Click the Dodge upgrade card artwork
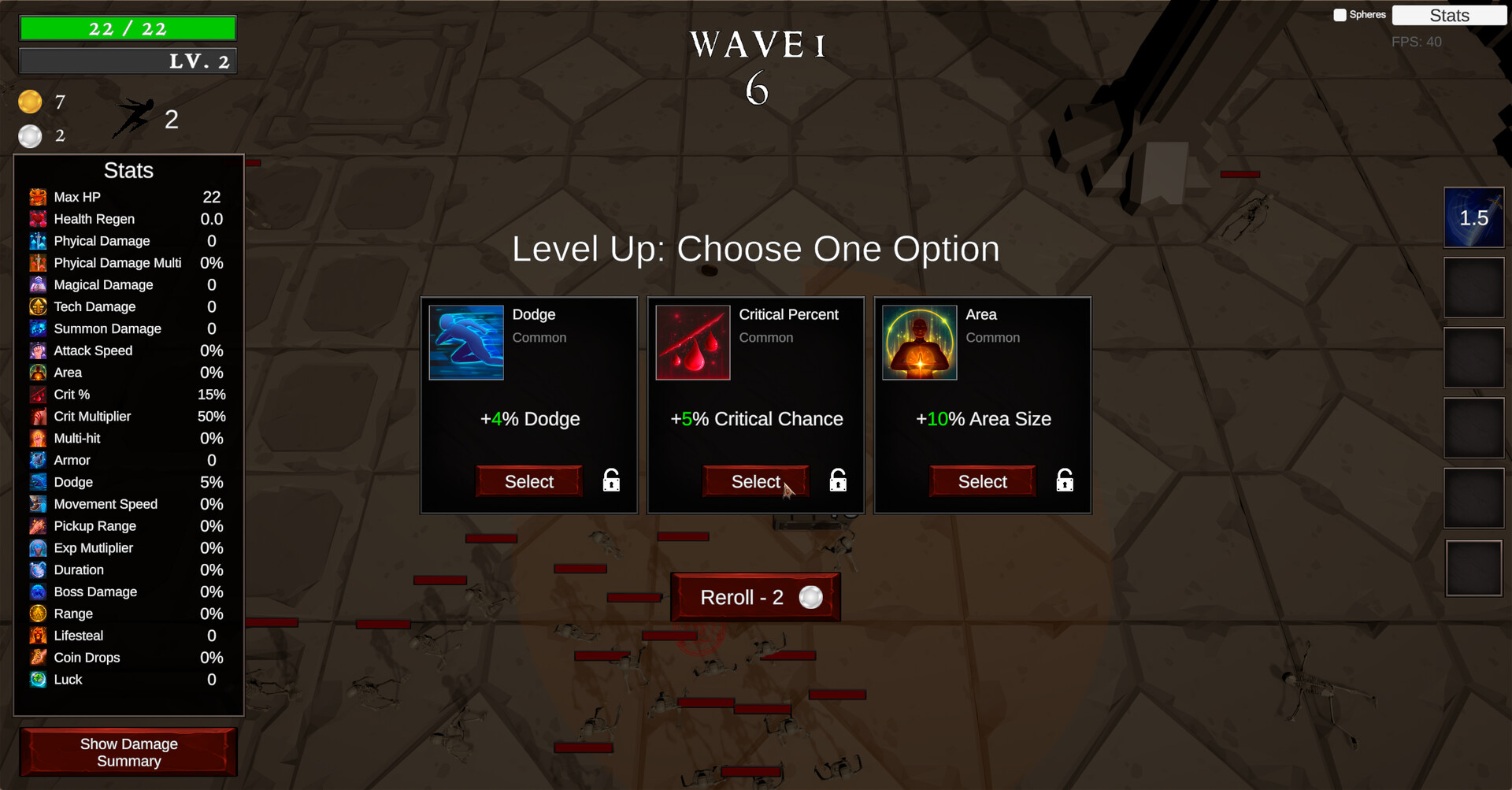Viewport: 1512px width, 790px height. [x=465, y=343]
